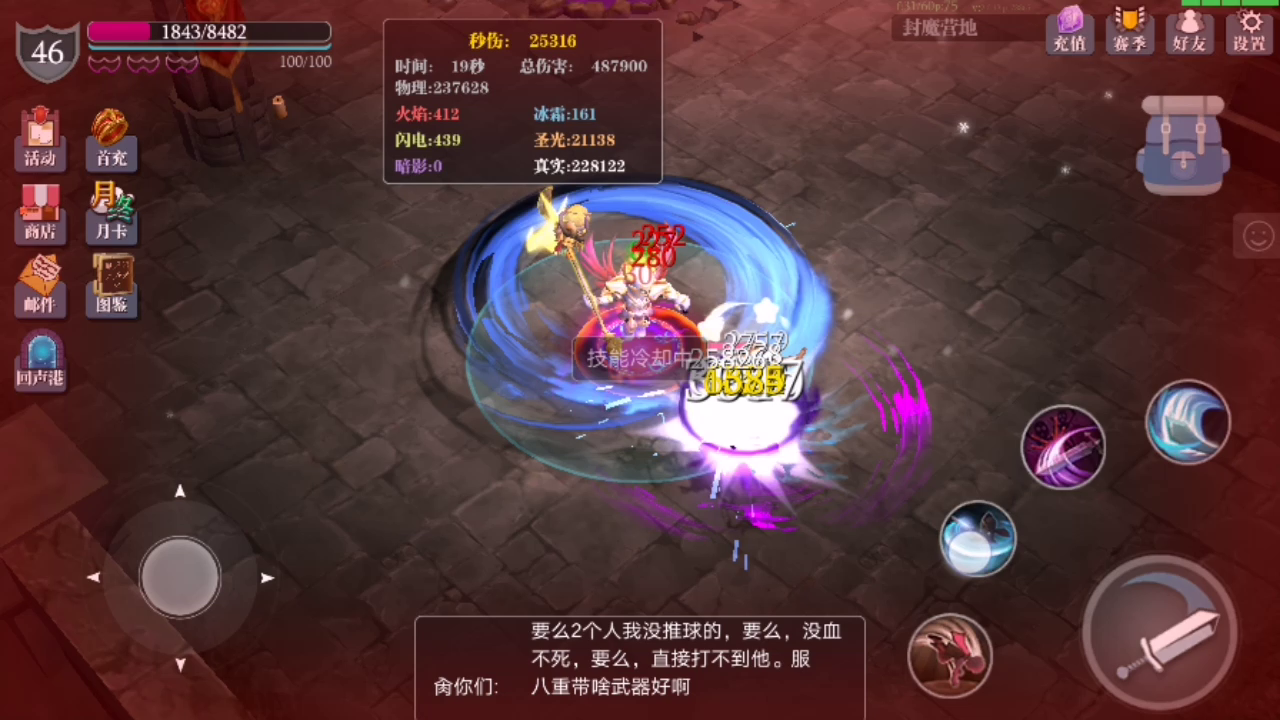Cast the red beast bite skill

[x=950, y=655]
